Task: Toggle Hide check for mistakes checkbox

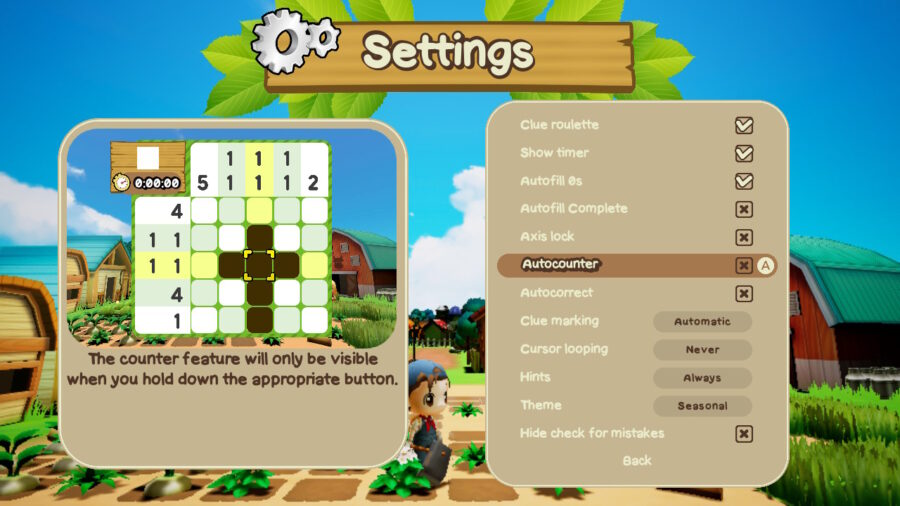Action: pos(743,434)
